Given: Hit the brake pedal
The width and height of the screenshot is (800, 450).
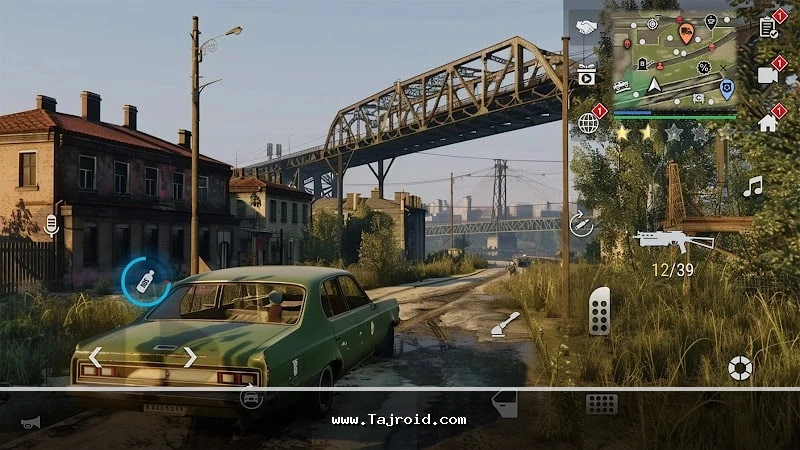Looking at the screenshot, I should (x=601, y=404).
